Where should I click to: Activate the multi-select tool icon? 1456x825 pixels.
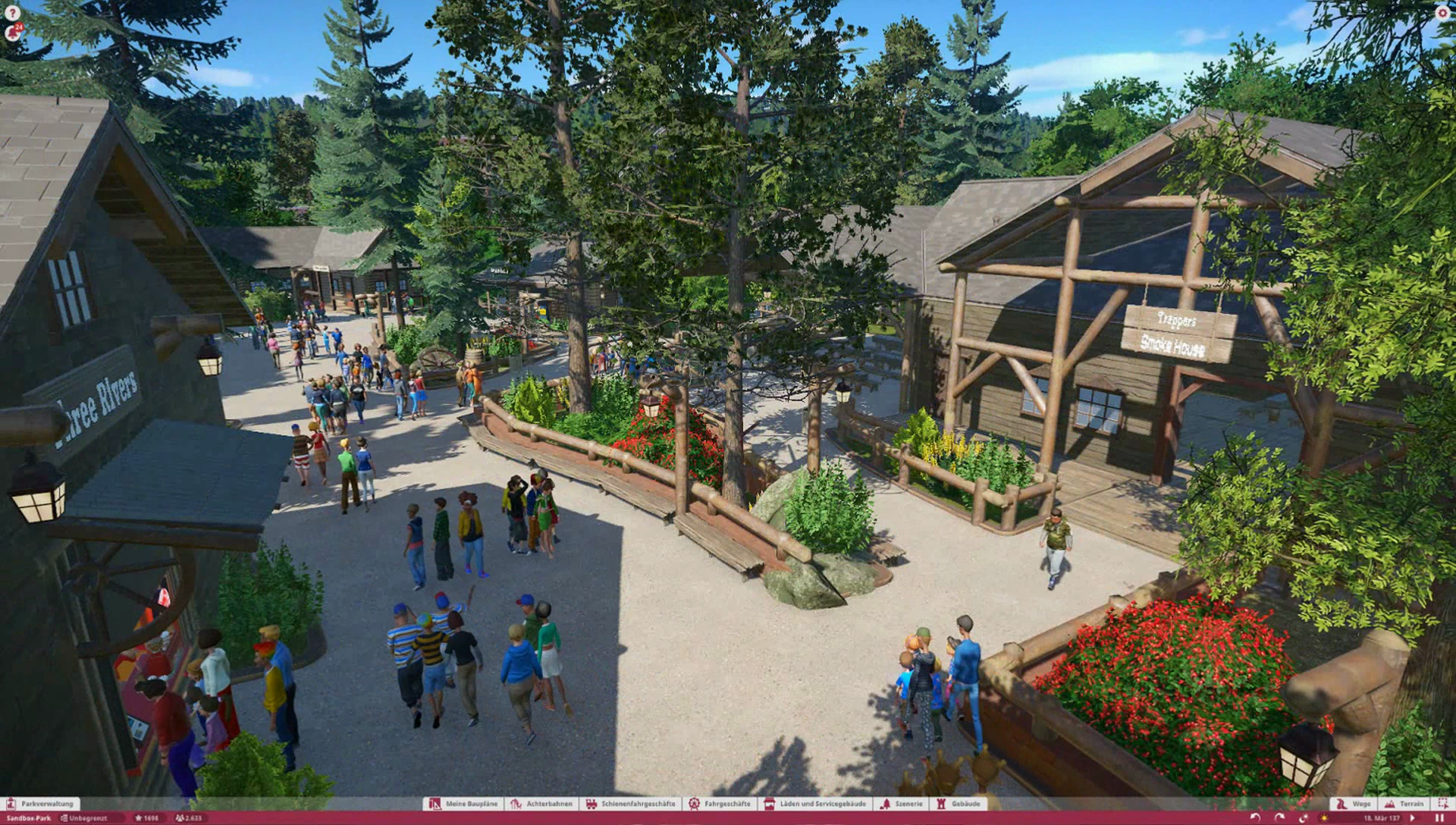click(x=1443, y=804)
